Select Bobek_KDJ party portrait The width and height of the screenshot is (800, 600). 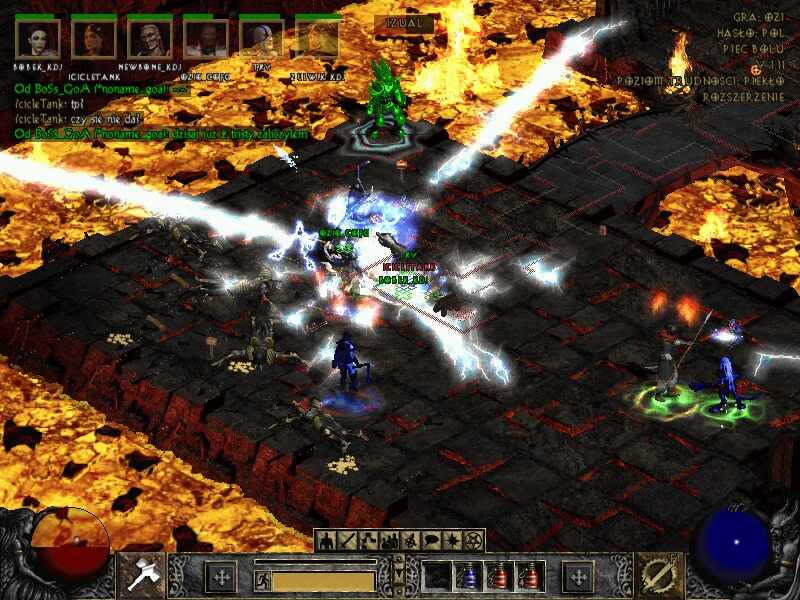click(38, 40)
